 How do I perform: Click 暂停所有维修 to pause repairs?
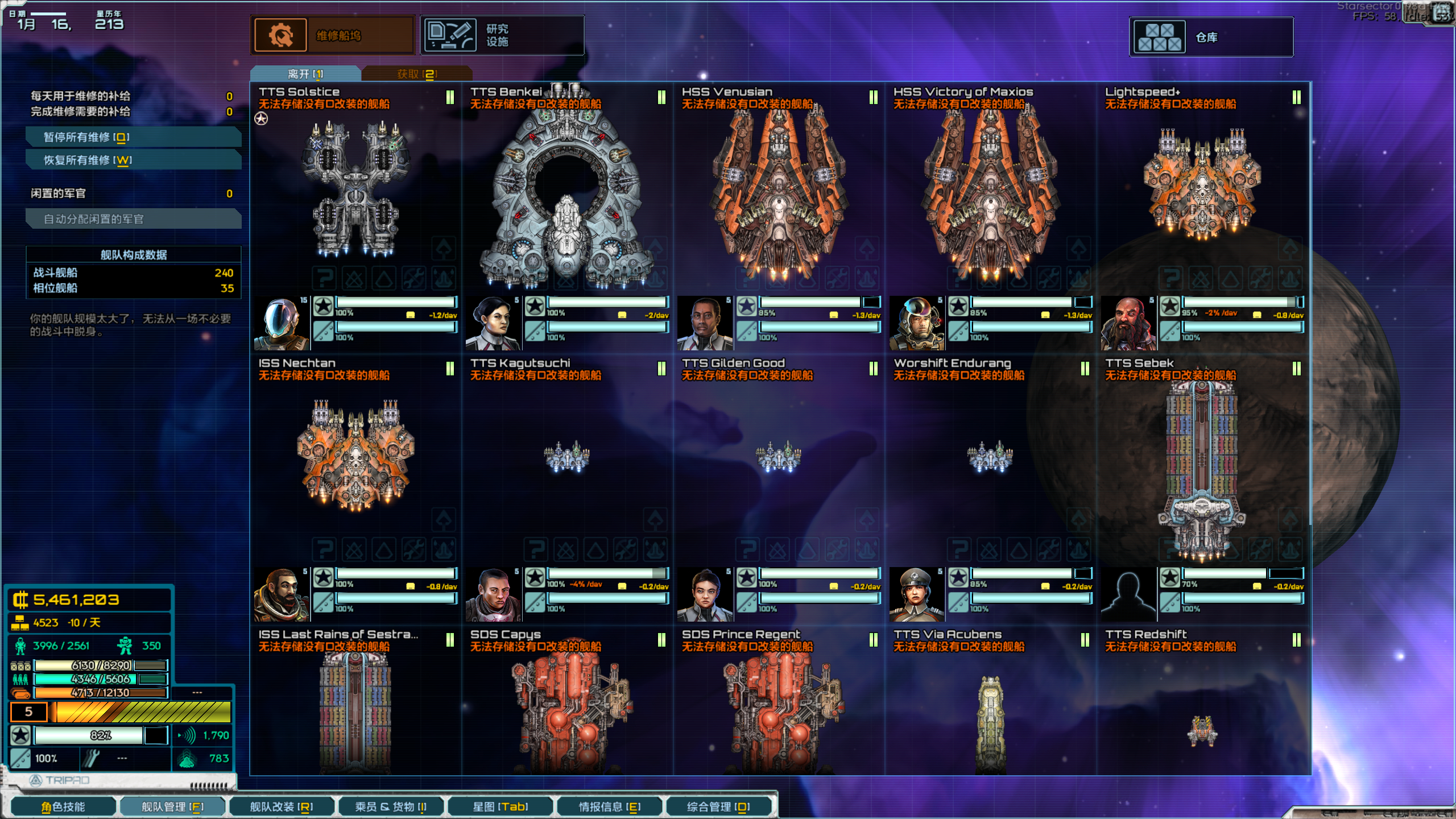point(134,137)
